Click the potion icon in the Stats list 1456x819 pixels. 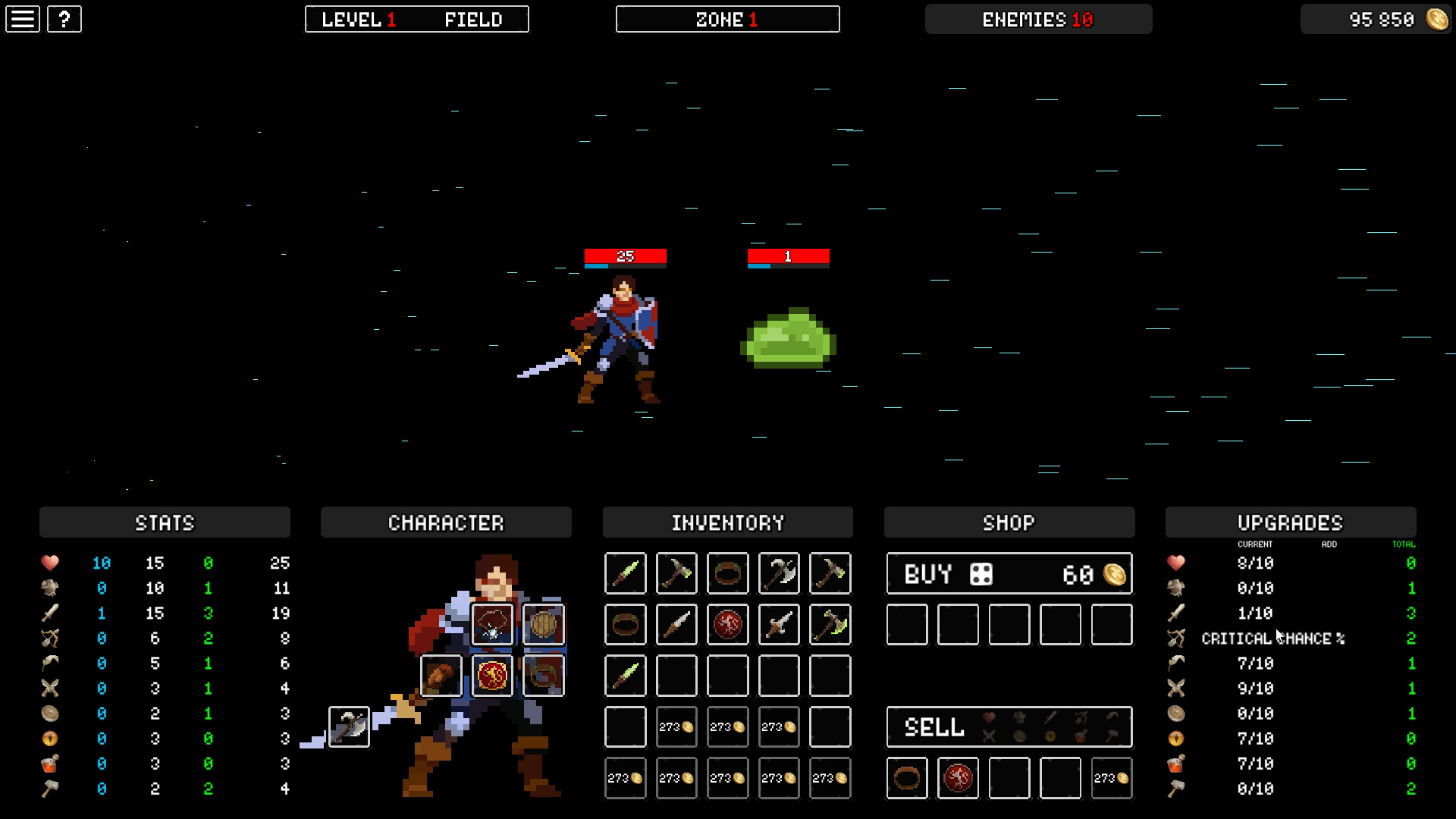click(50, 764)
